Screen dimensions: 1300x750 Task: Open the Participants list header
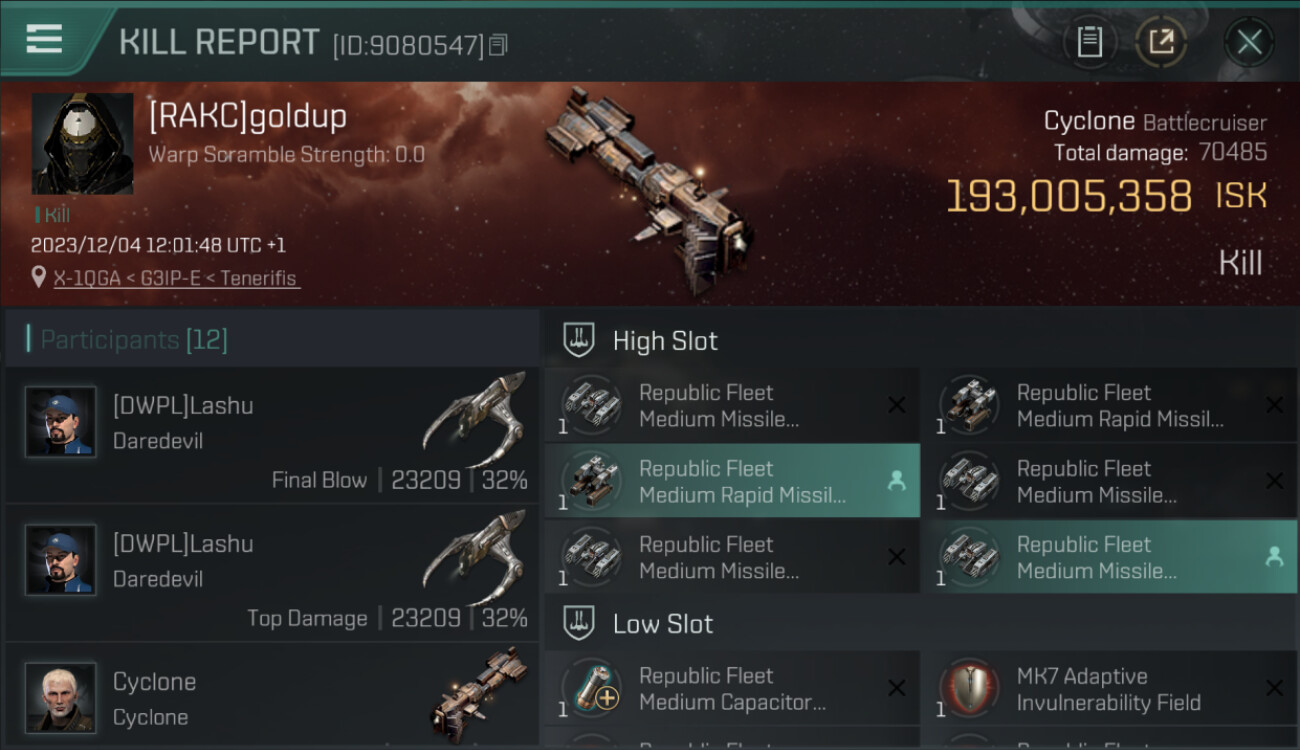pyautogui.click(x=134, y=340)
